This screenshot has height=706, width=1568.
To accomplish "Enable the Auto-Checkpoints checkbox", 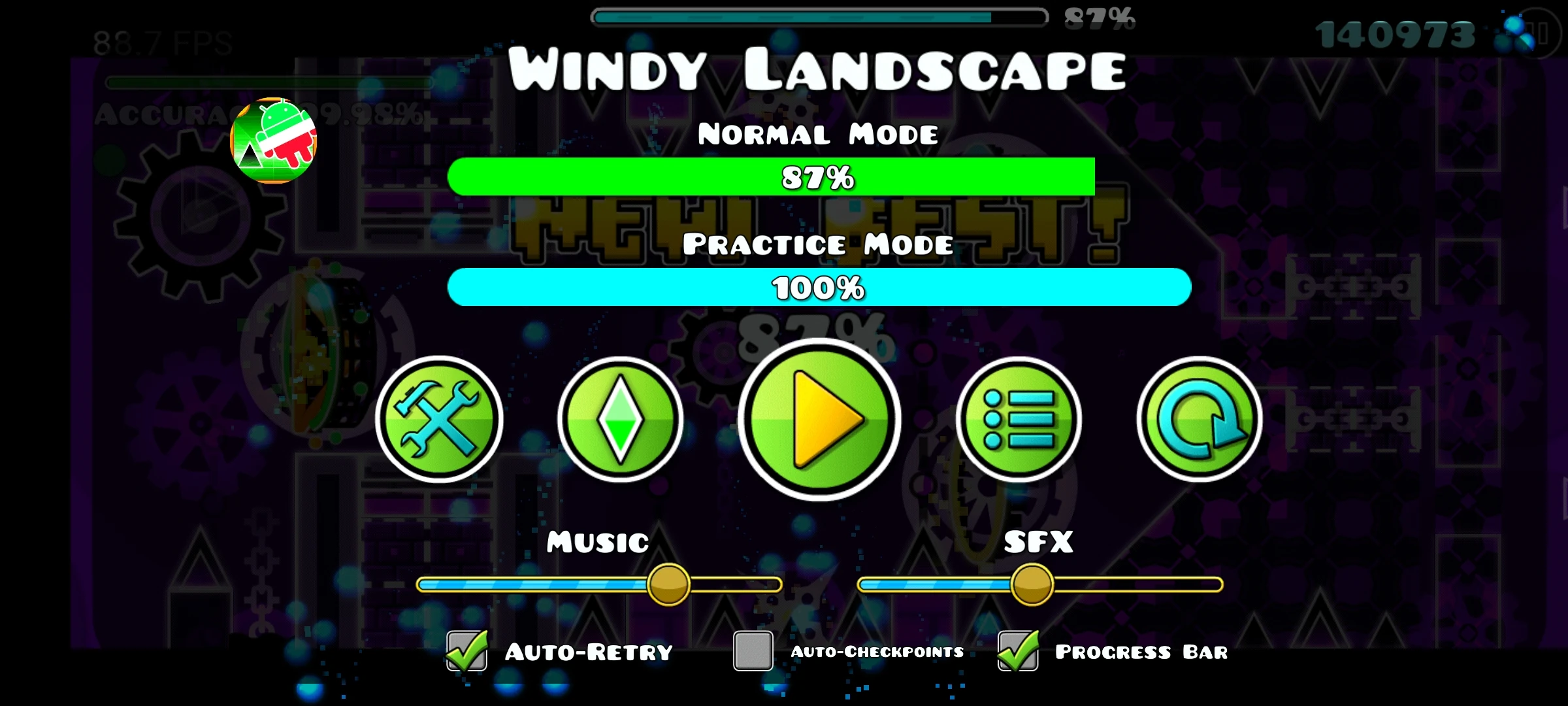I will (x=750, y=651).
